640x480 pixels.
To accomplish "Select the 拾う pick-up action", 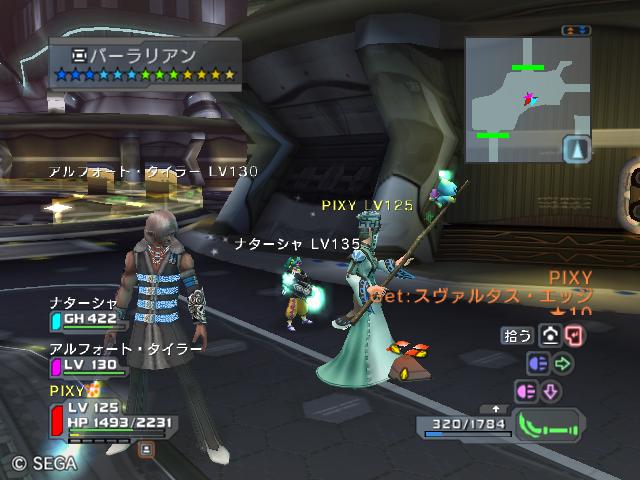I will [517, 336].
